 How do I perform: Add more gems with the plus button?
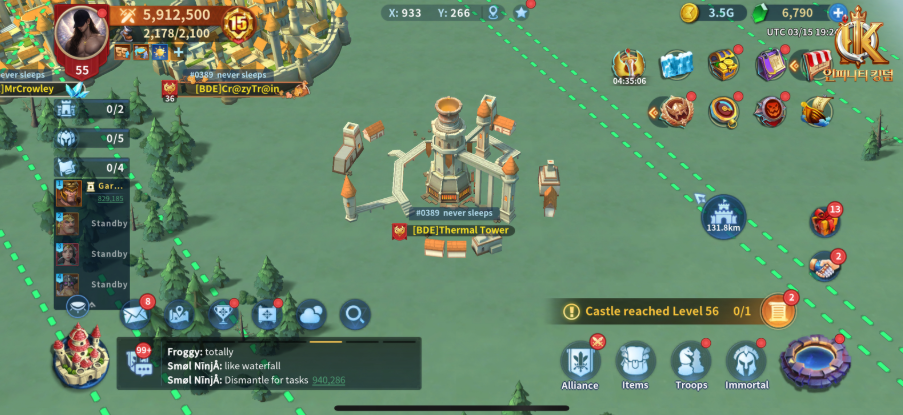click(x=838, y=13)
